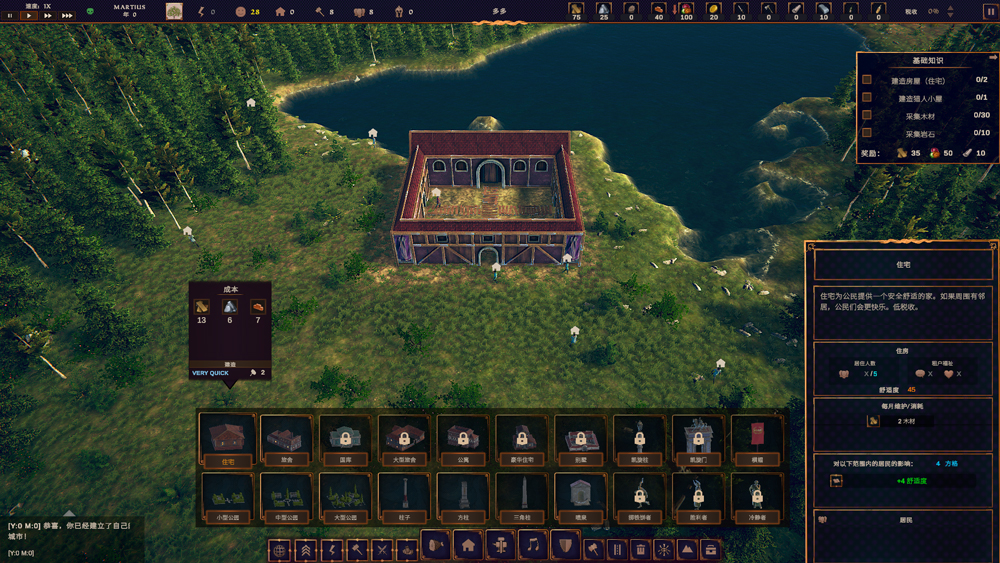Set game speed to normal play
The height and width of the screenshot is (563, 1000).
coord(28,16)
